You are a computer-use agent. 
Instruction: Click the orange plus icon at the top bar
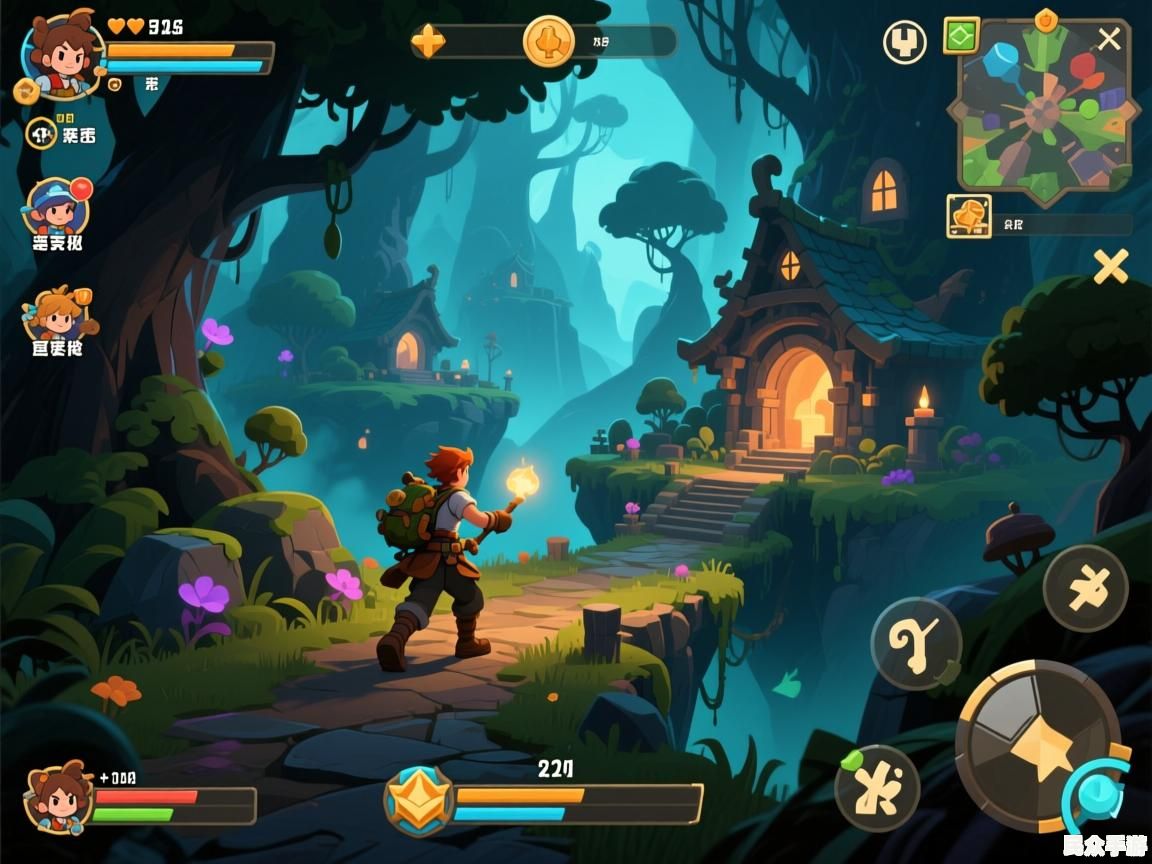pyautogui.click(x=428, y=42)
